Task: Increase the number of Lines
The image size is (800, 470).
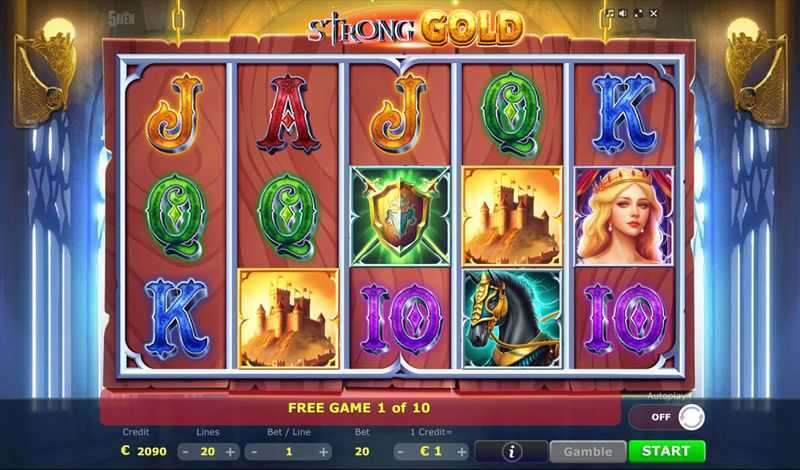Action: [231, 452]
